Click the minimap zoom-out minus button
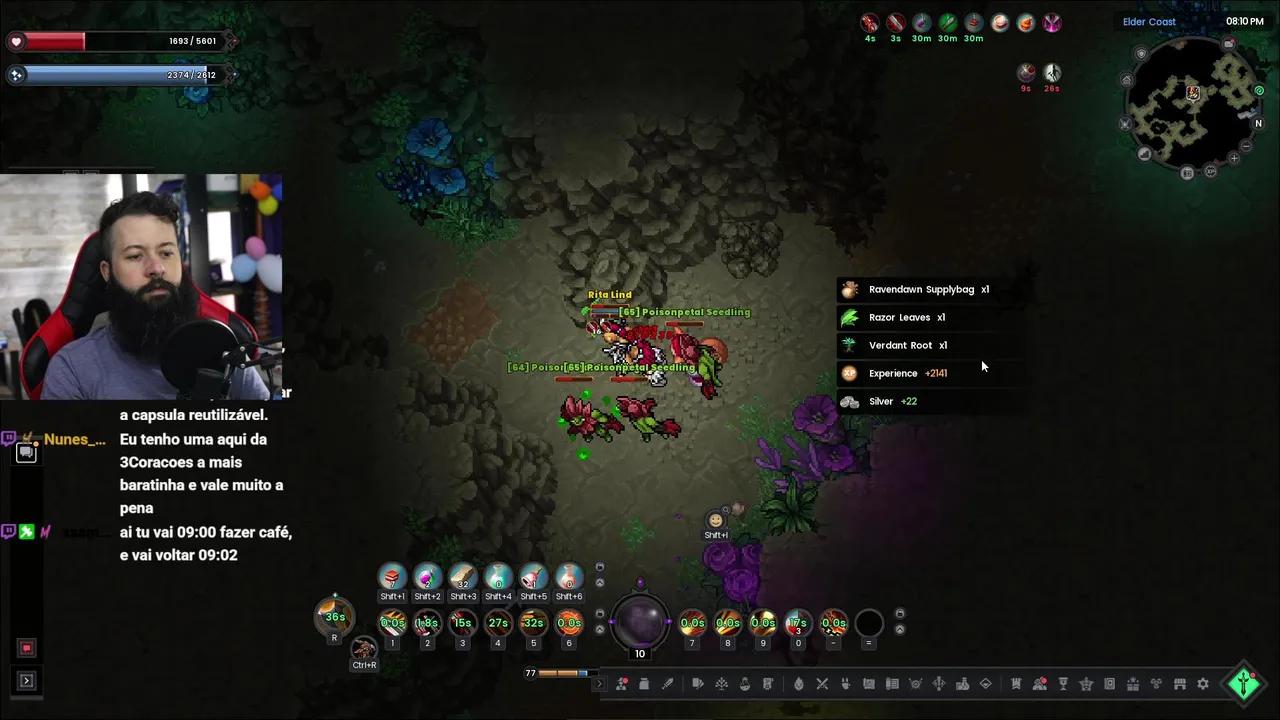This screenshot has height=720, width=1280. (1246, 145)
